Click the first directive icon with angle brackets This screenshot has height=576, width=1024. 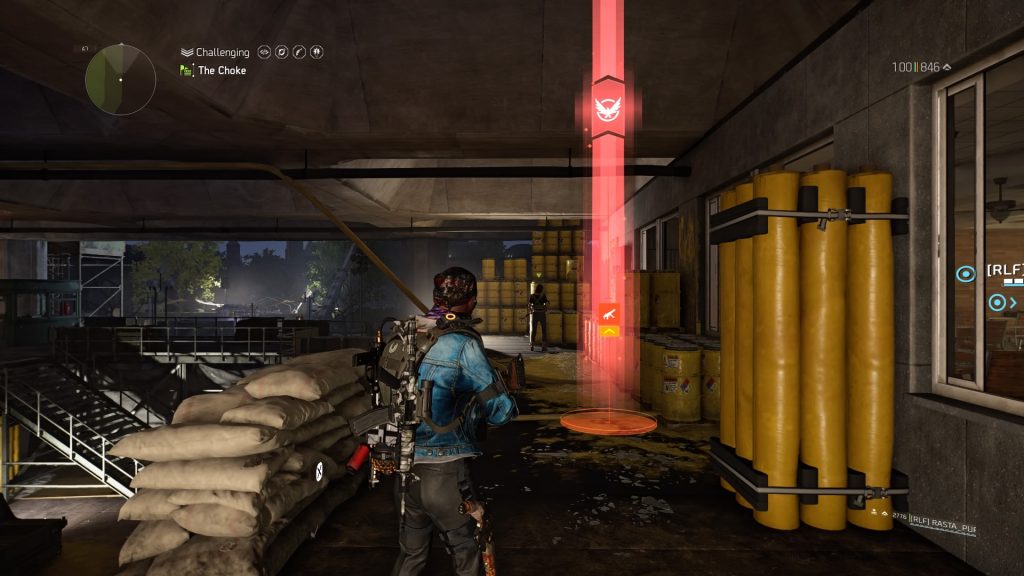pyautogui.click(x=265, y=52)
